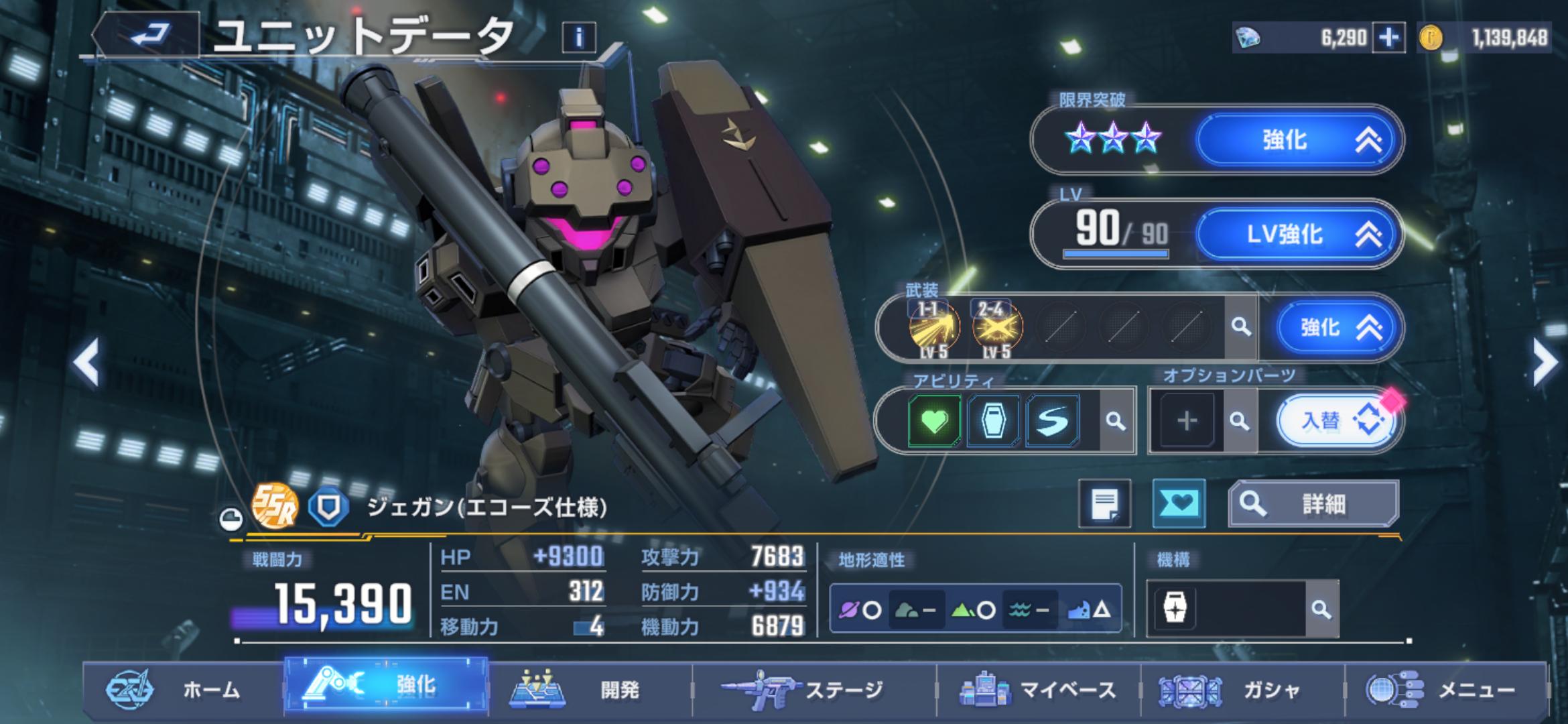
Task: Select the 1-1 weapon icon
Action: (x=933, y=327)
